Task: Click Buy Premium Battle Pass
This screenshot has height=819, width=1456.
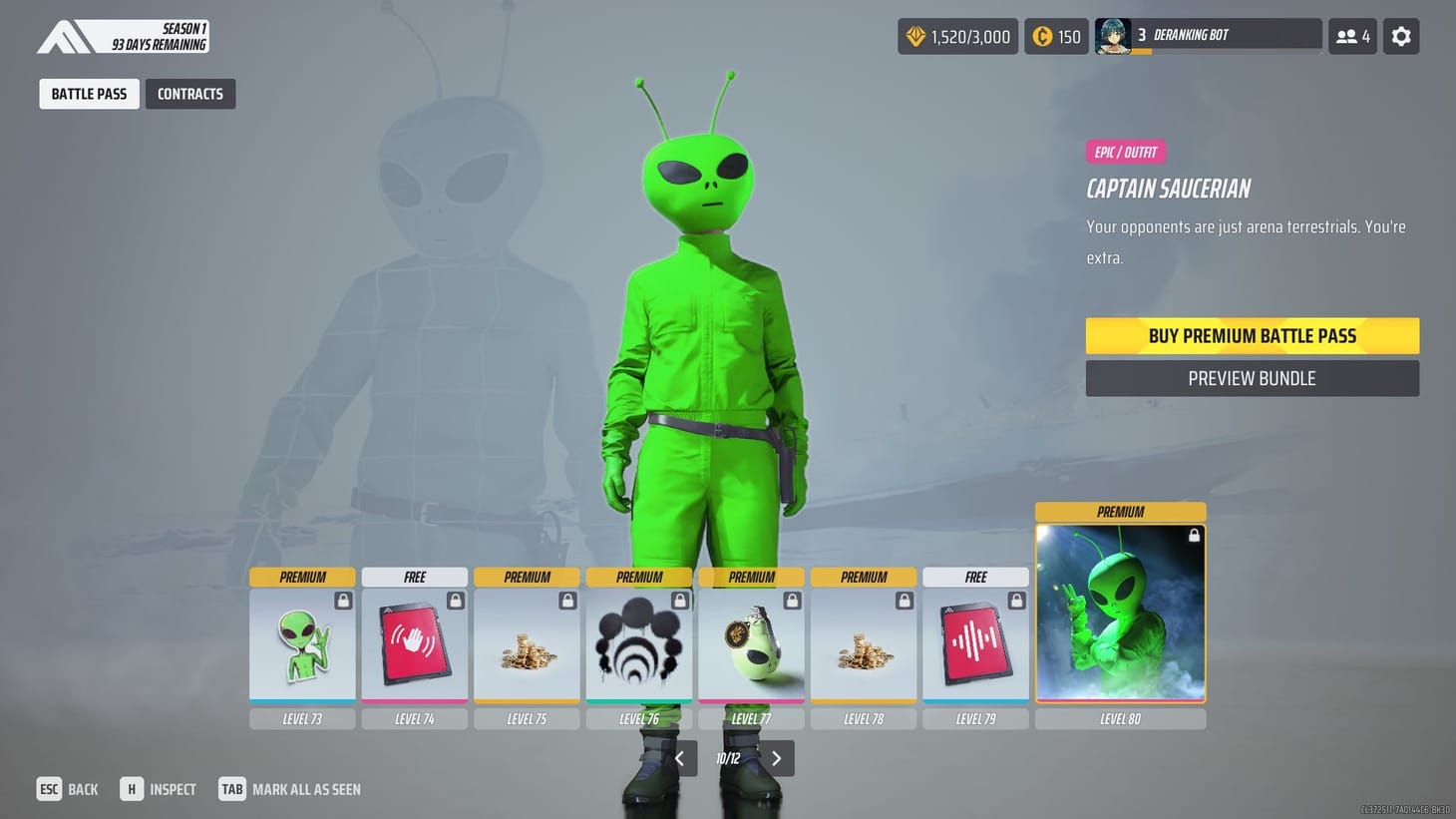Action: coord(1252,335)
